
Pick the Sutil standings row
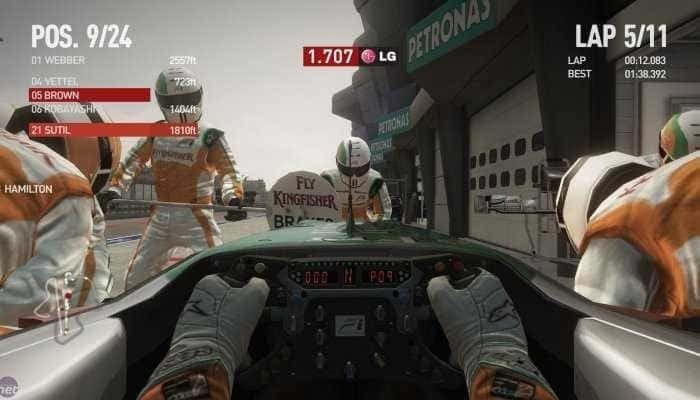[112, 130]
